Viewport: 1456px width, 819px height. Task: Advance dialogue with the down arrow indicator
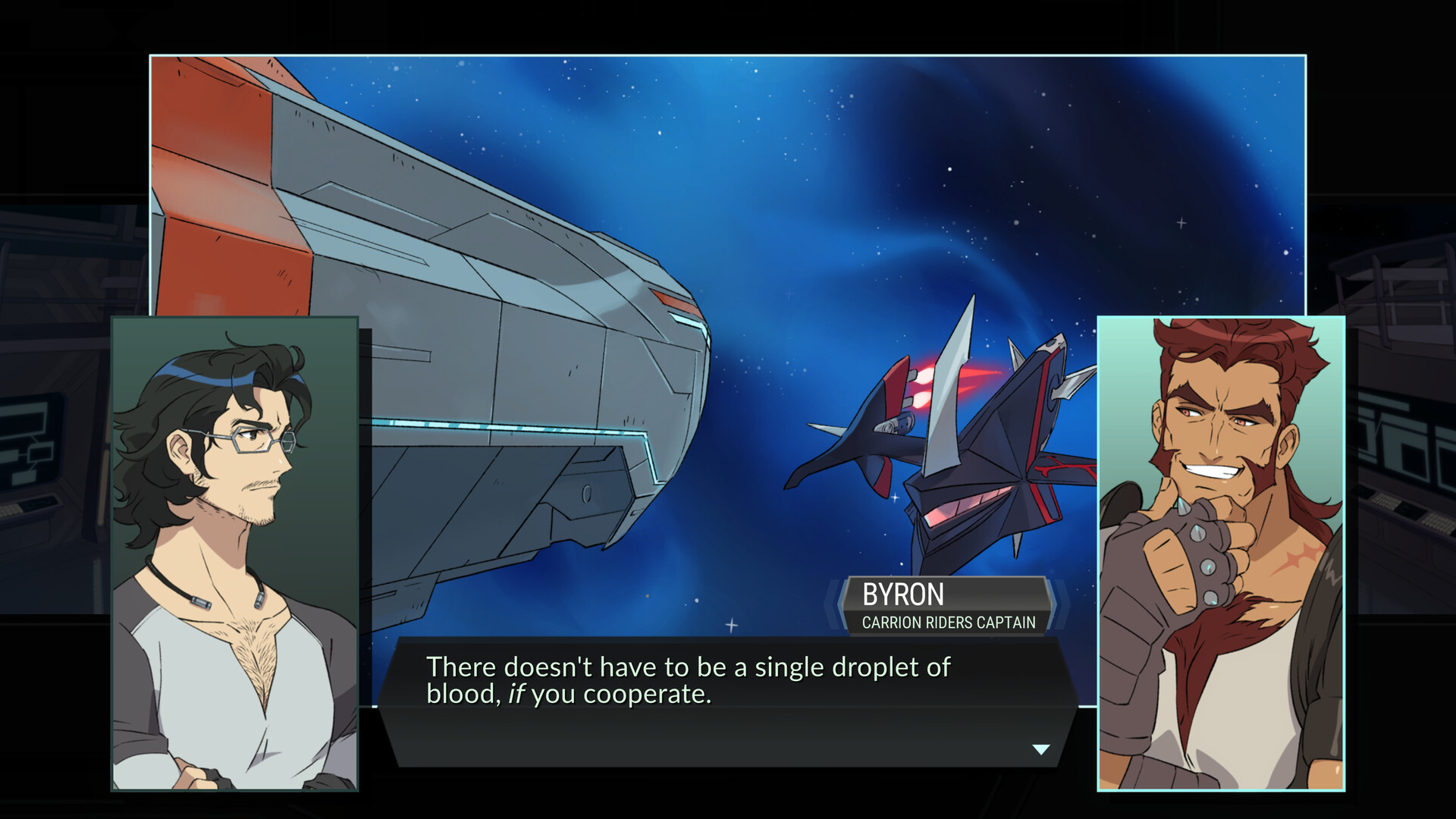tap(1041, 749)
